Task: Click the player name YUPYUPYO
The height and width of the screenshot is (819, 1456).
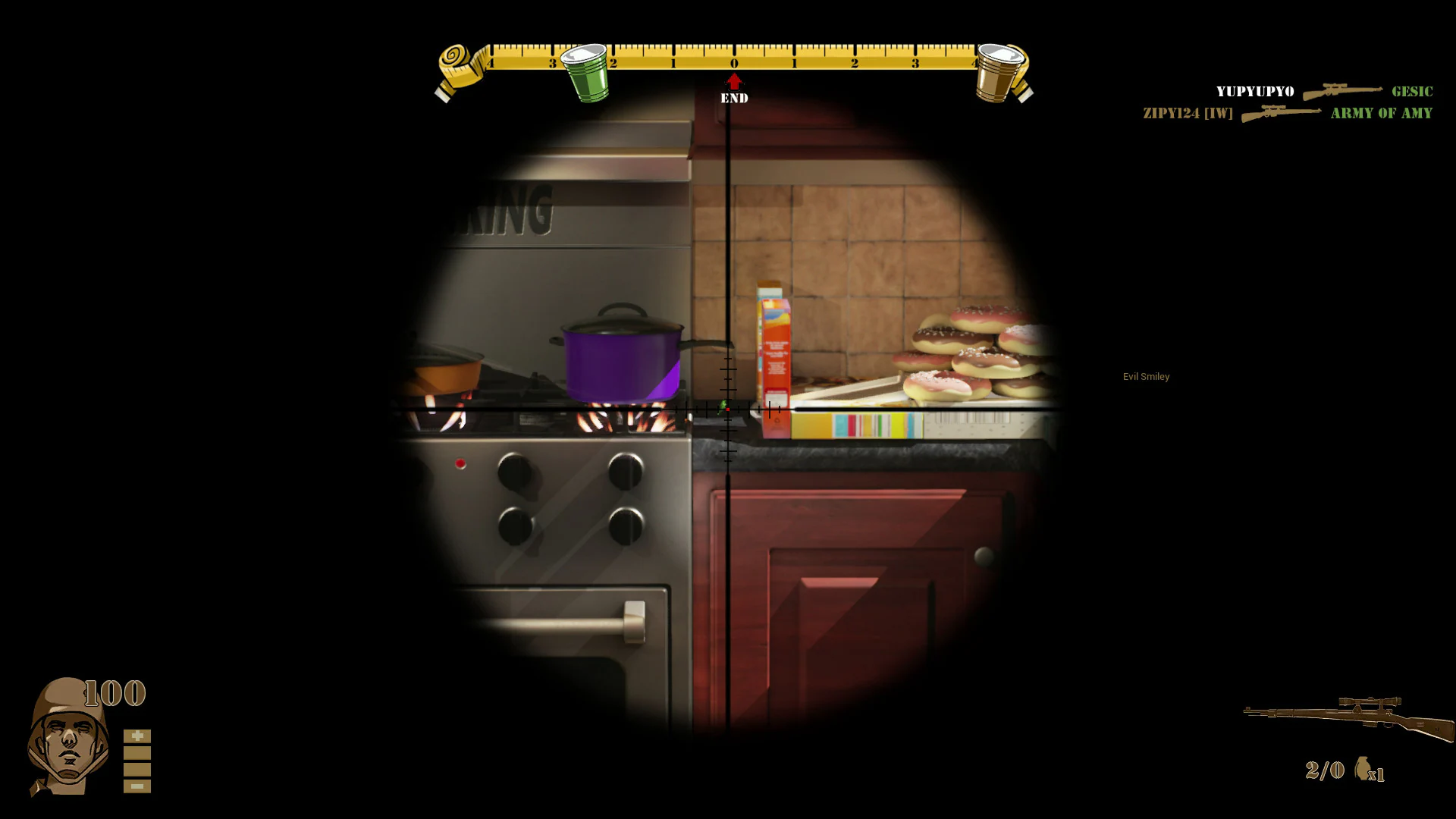Action: (1254, 91)
